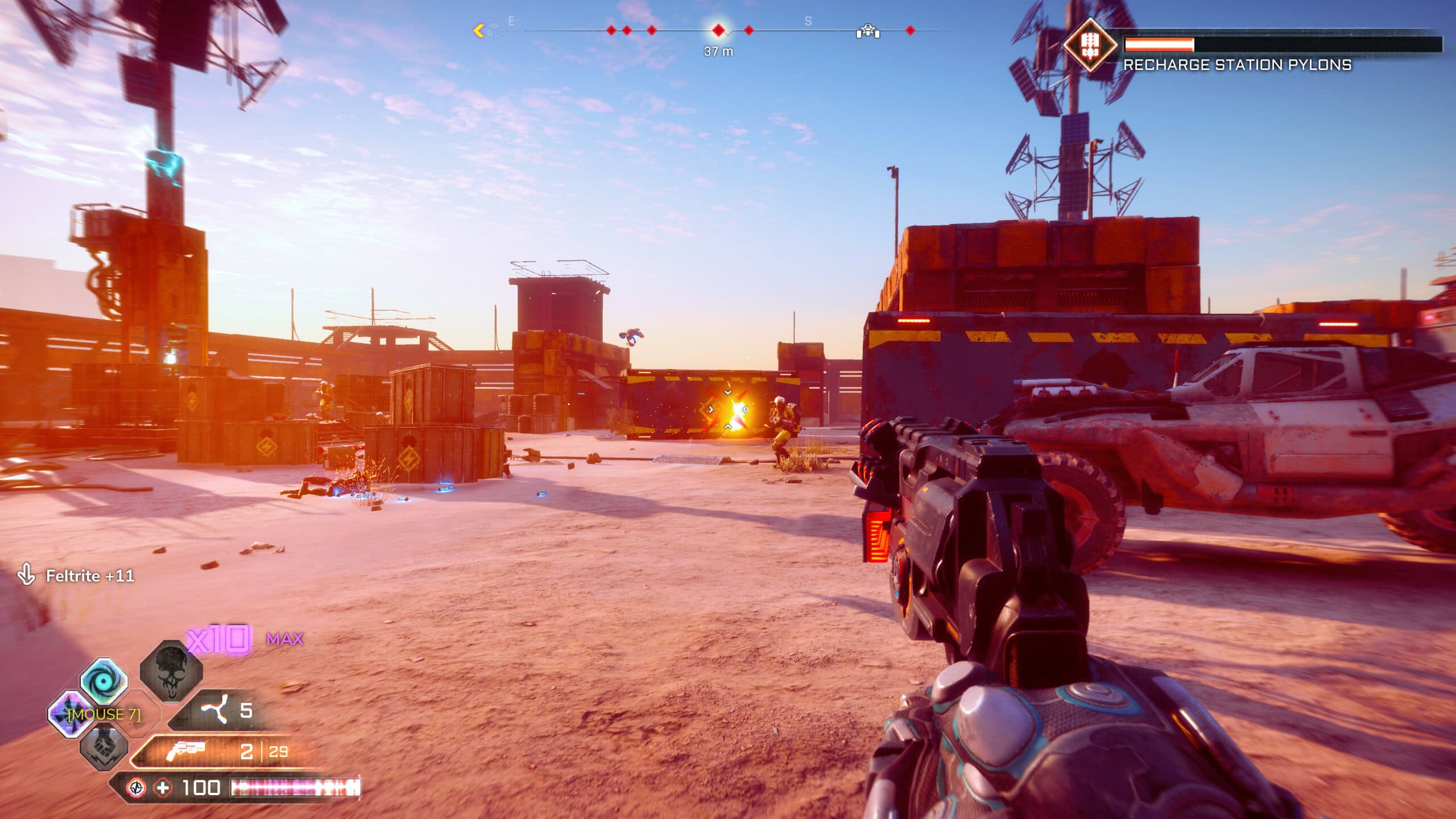Activate the teal Vortex ability icon
The image size is (1456, 819).
point(104,680)
